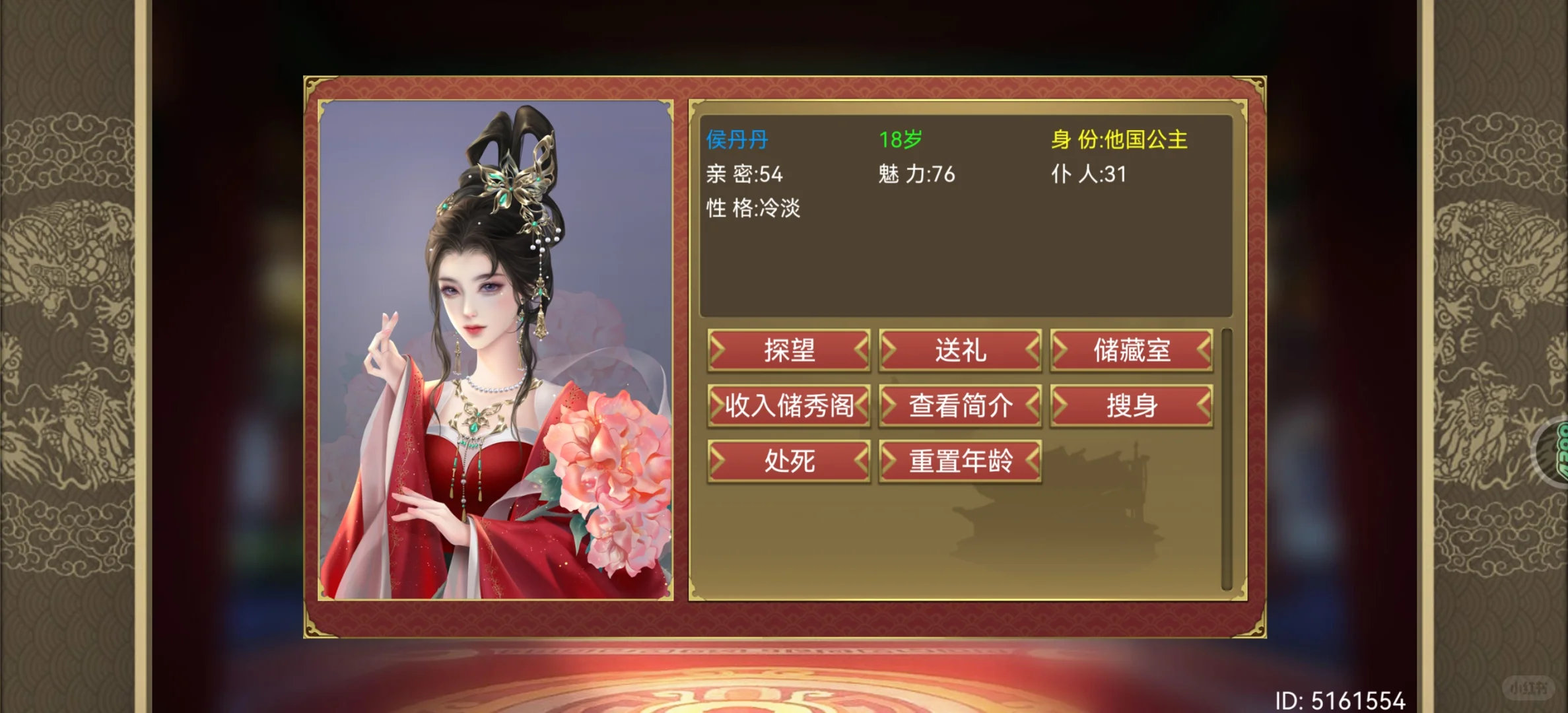Tap the 18岁 age display
Viewport: 1568px width, 713px height.
click(901, 139)
